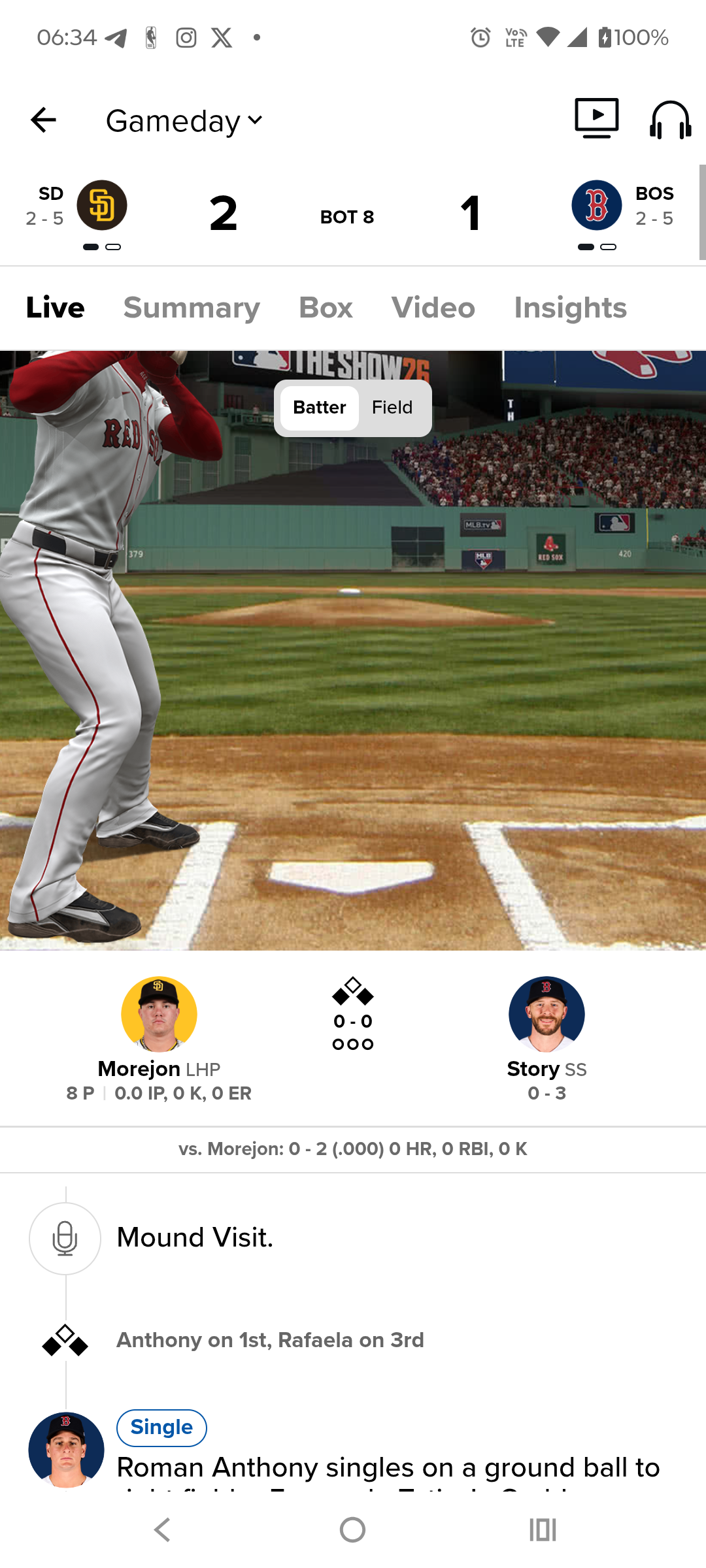This screenshot has height=1568, width=706.
Task: Select the Mound Visit play entry
Action: (x=195, y=1238)
